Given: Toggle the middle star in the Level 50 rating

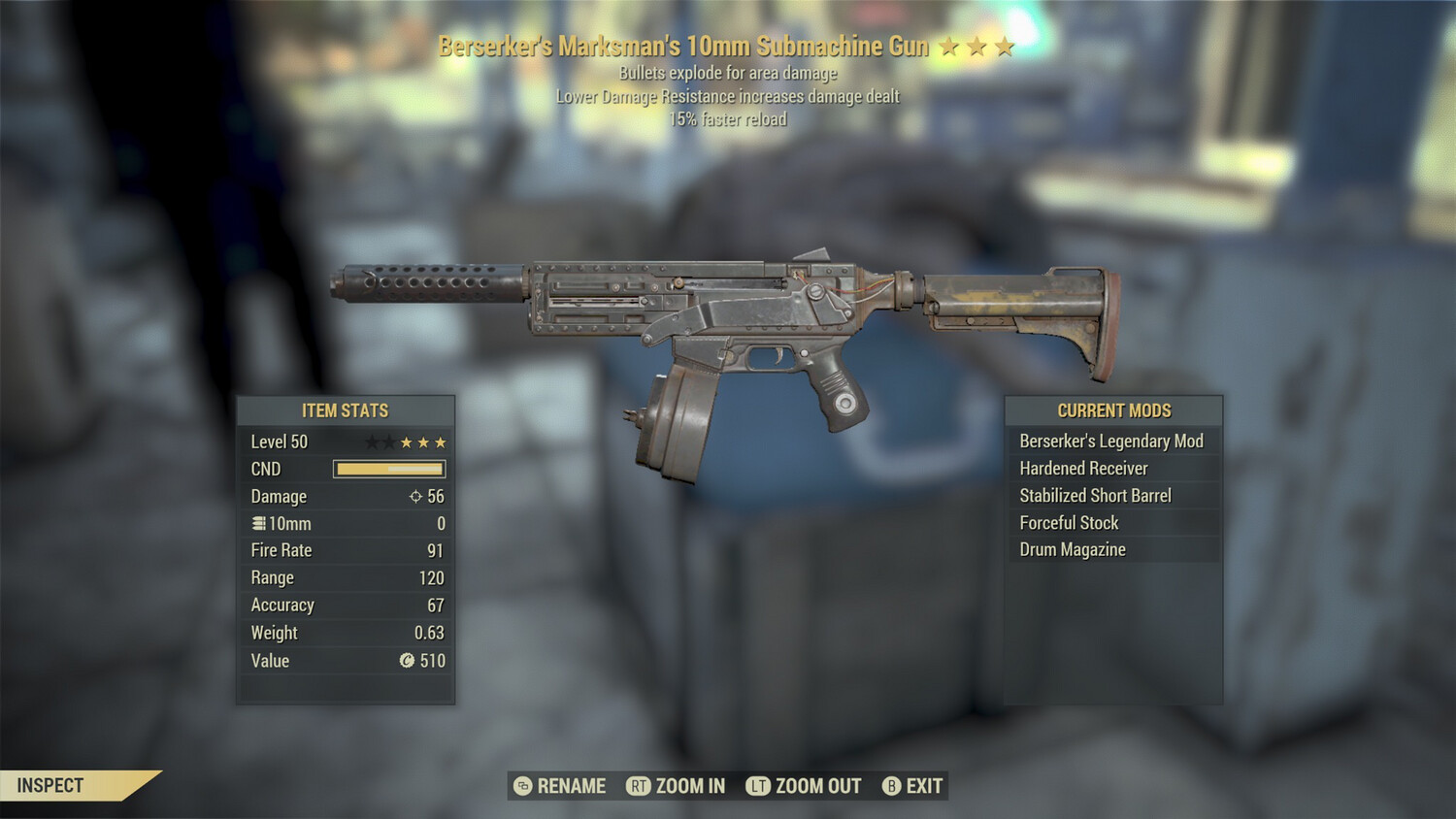Looking at the screenshot, I should pos(407,441).
